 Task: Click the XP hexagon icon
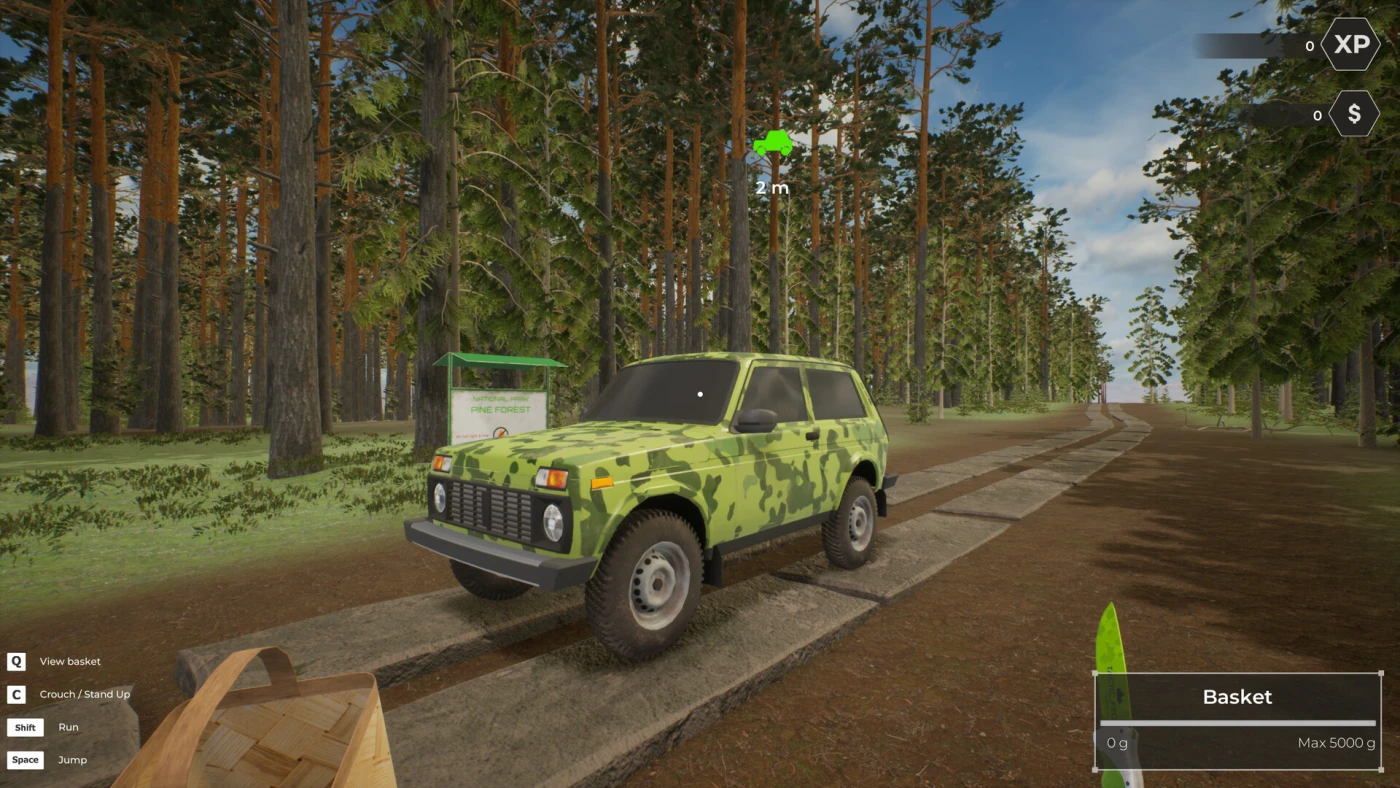click(1351, 45)
